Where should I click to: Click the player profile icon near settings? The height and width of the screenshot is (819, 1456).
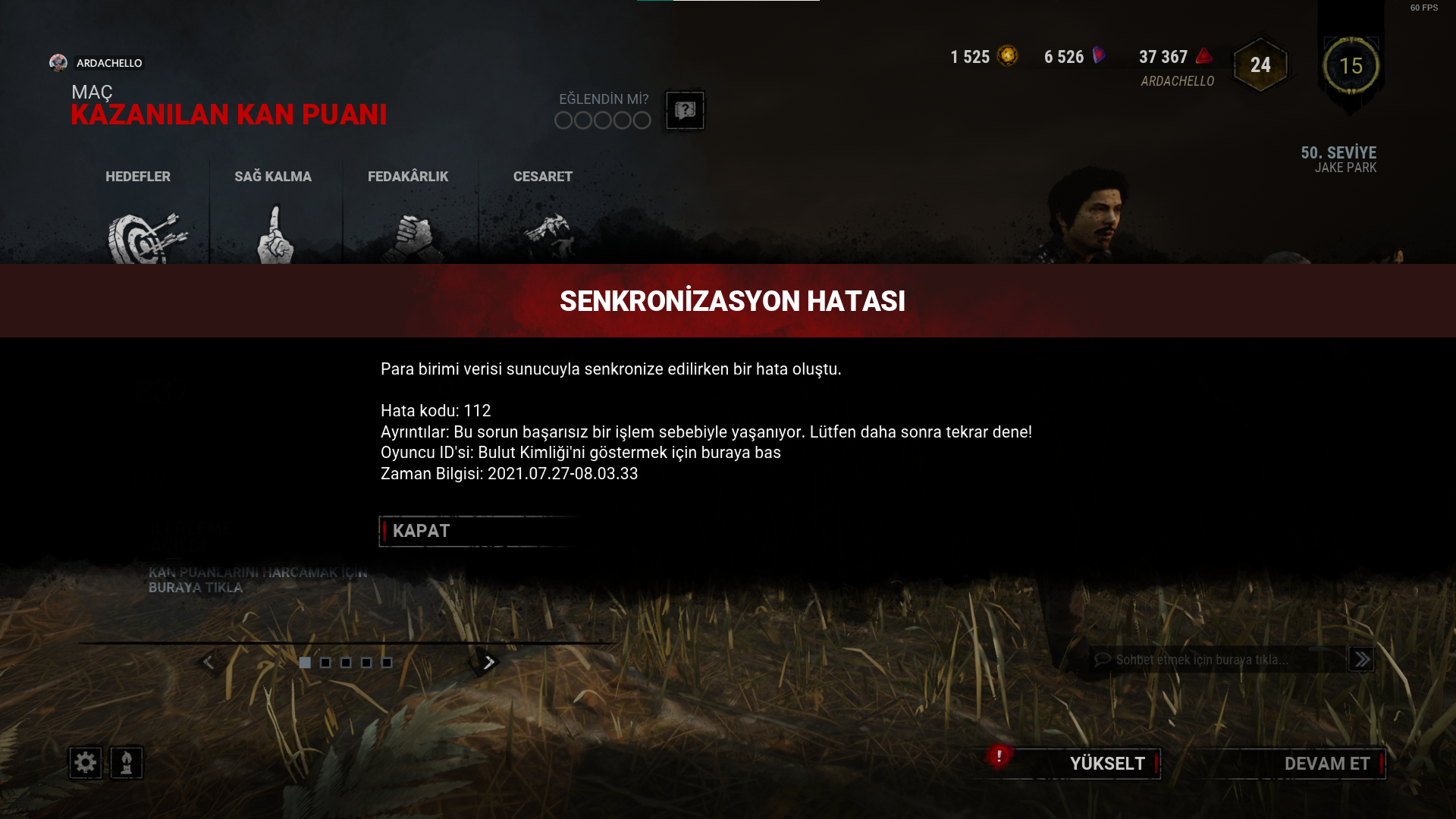126,763
